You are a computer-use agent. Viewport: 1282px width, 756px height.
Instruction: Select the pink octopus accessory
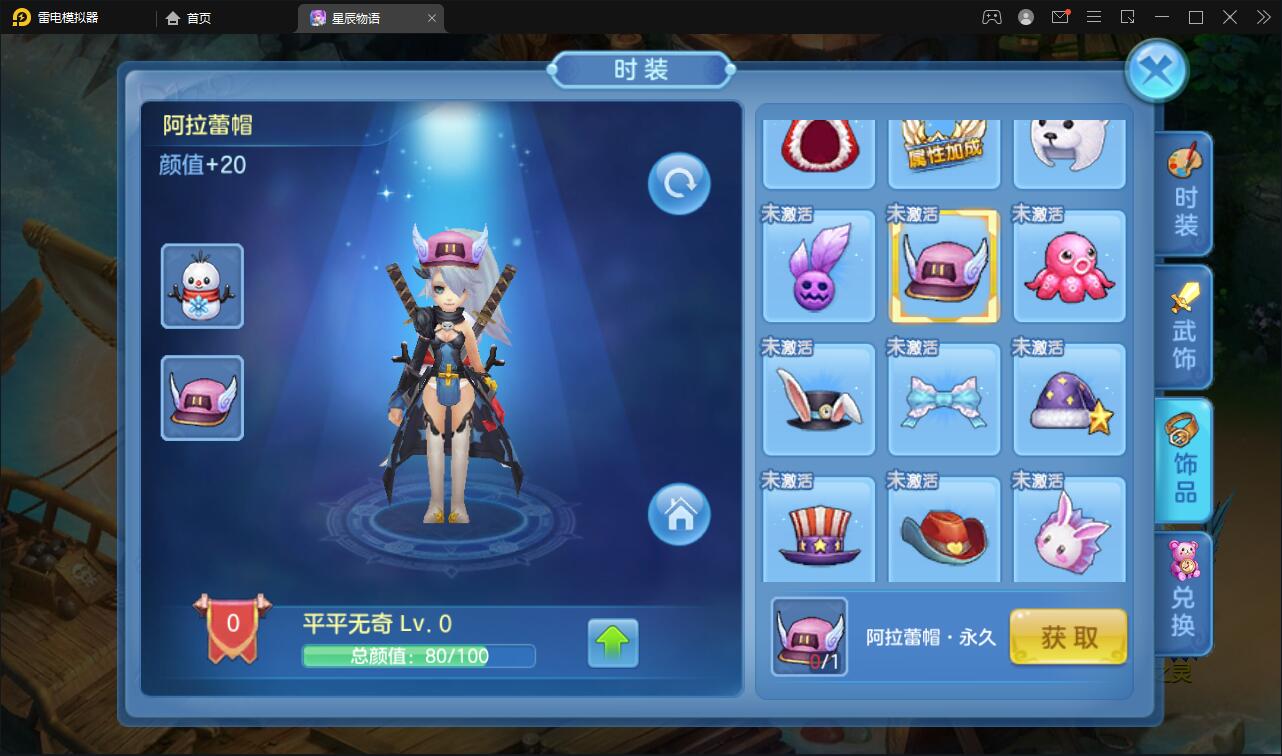(1068, 266)
